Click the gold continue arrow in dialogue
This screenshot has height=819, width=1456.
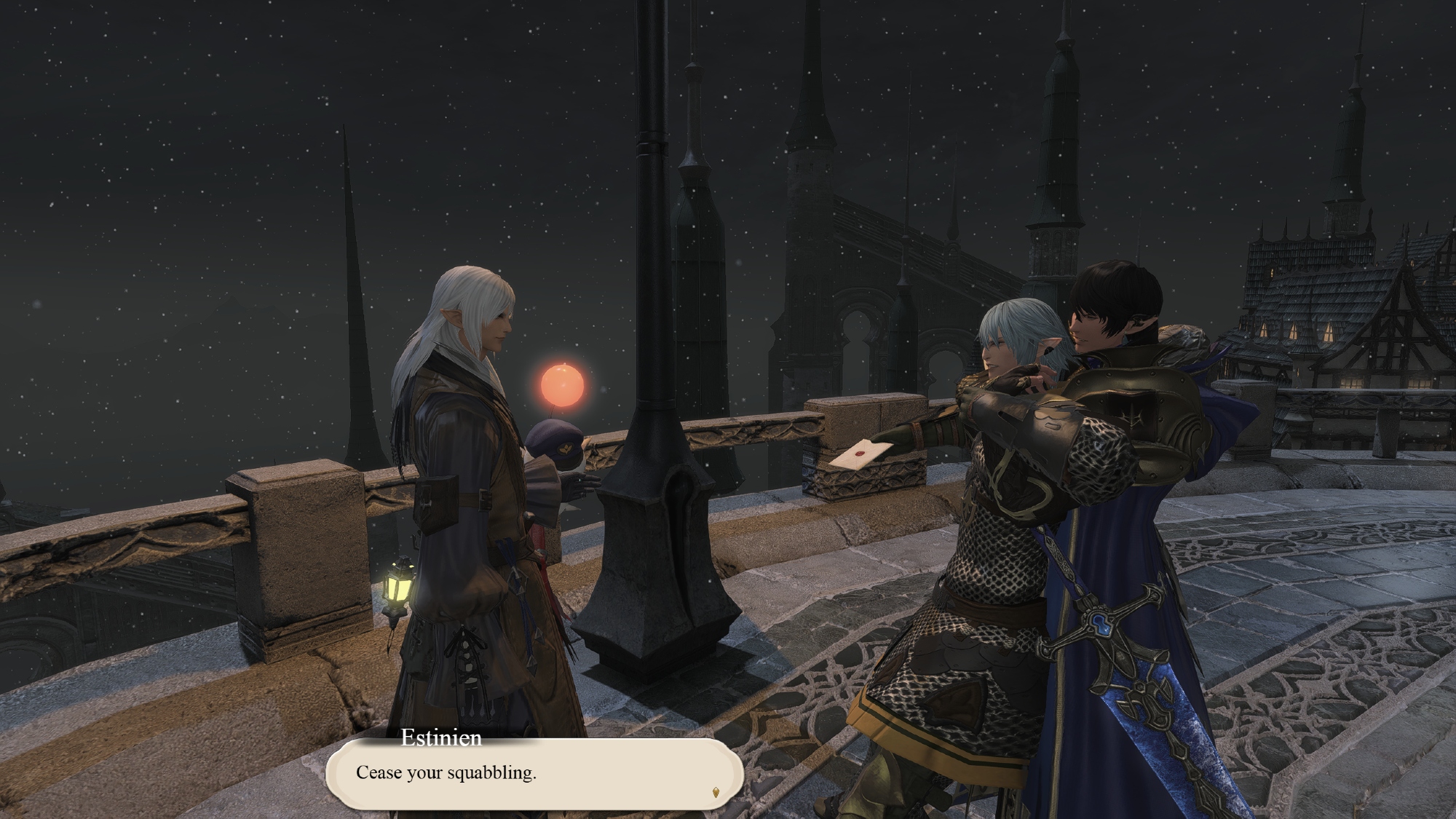[715, 792]
